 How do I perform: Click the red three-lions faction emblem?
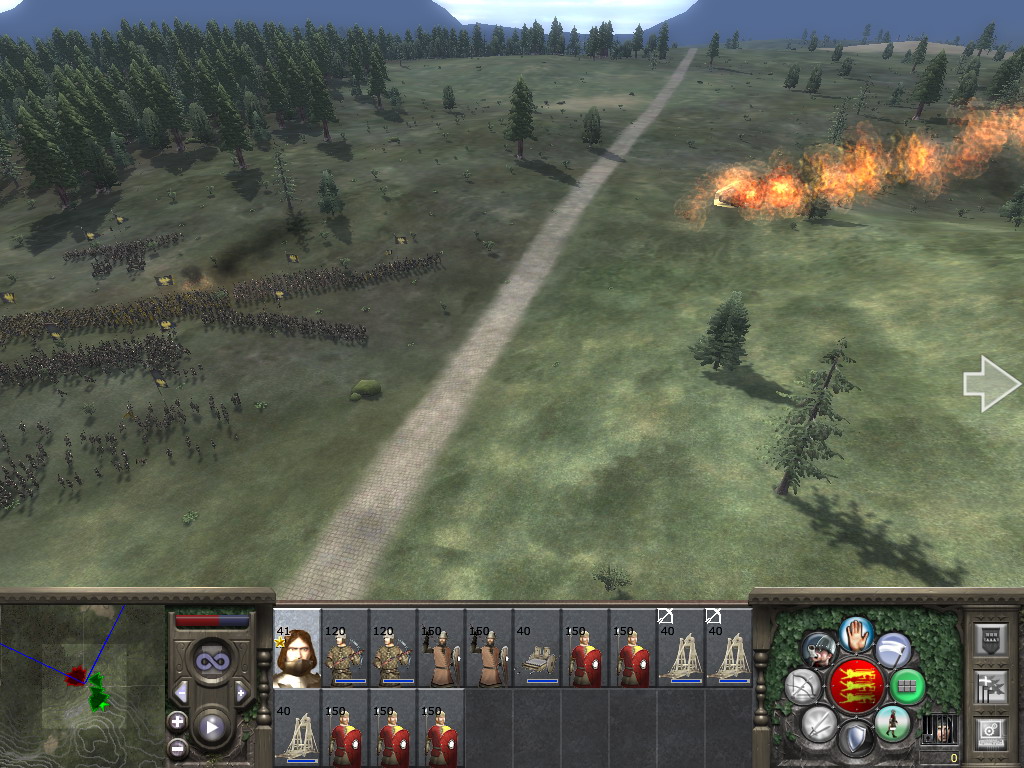point(856,686)
